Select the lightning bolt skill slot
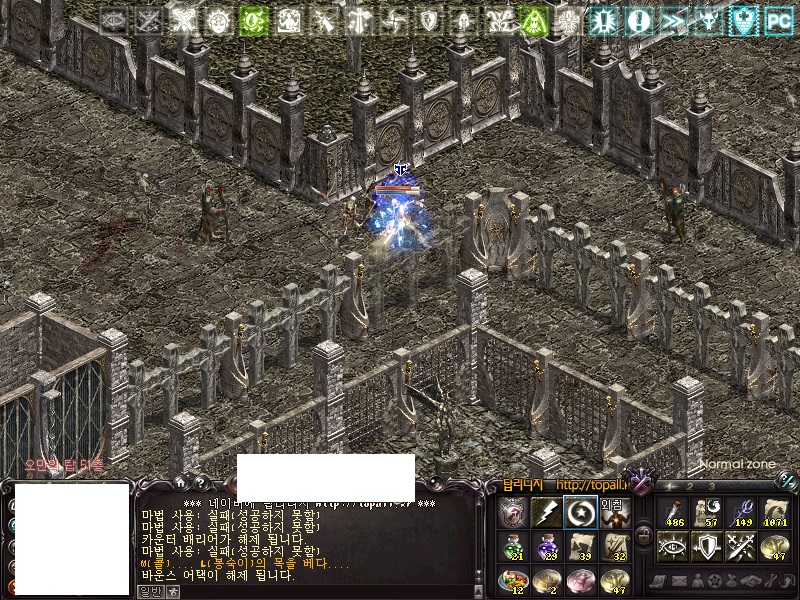The image size is (800, 600). 545,513
